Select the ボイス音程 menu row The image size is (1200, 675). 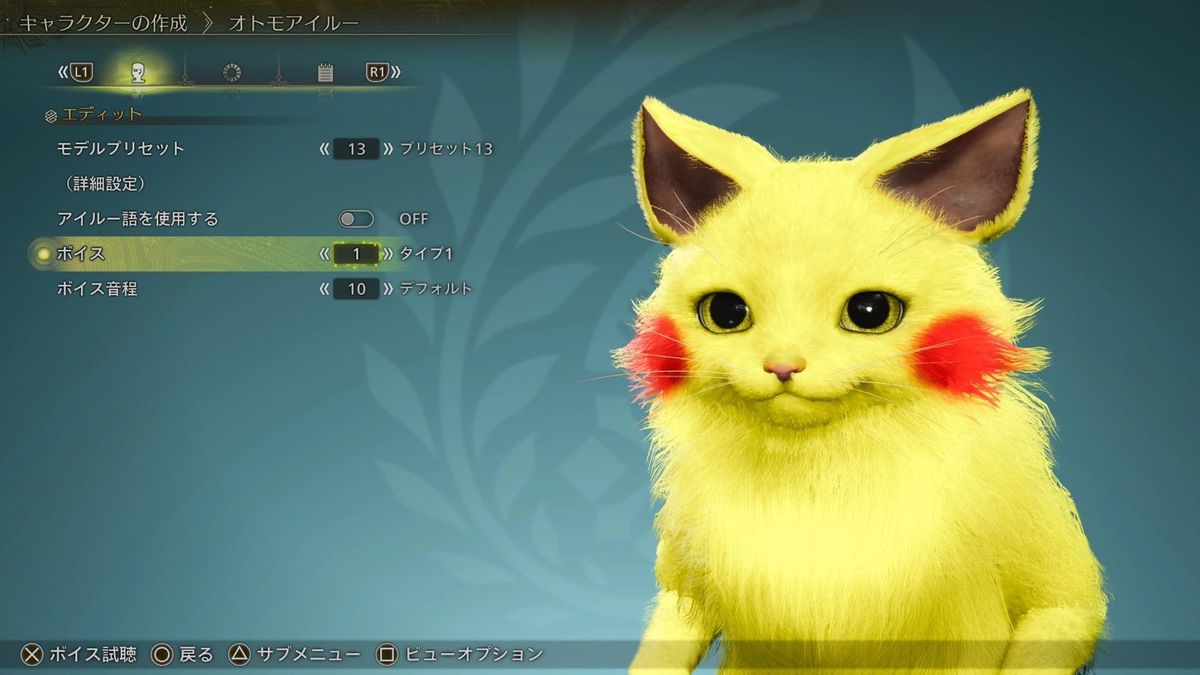96,289
